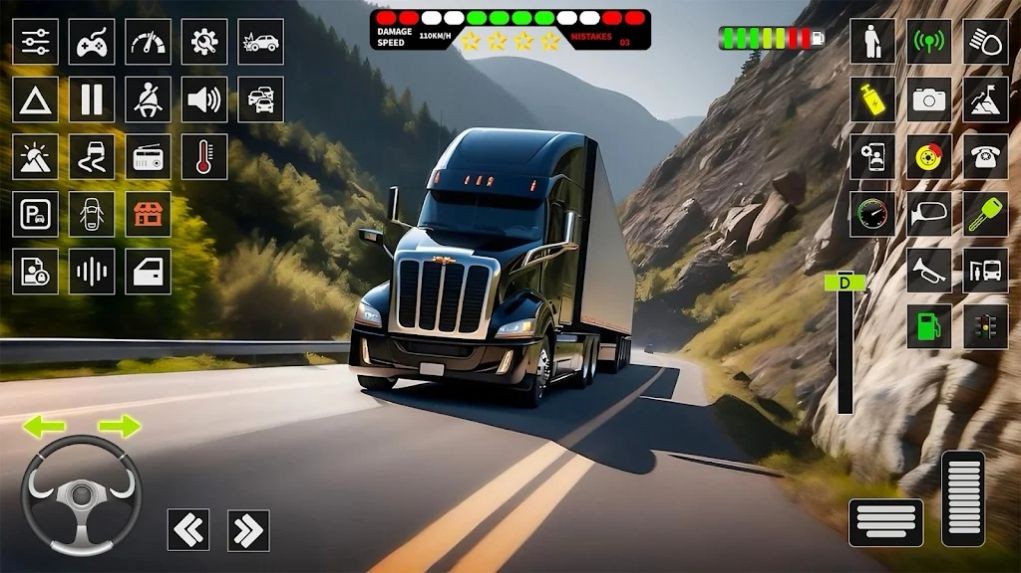Click the steering wheel control
1021x573 pixels.
click(81, 496)
